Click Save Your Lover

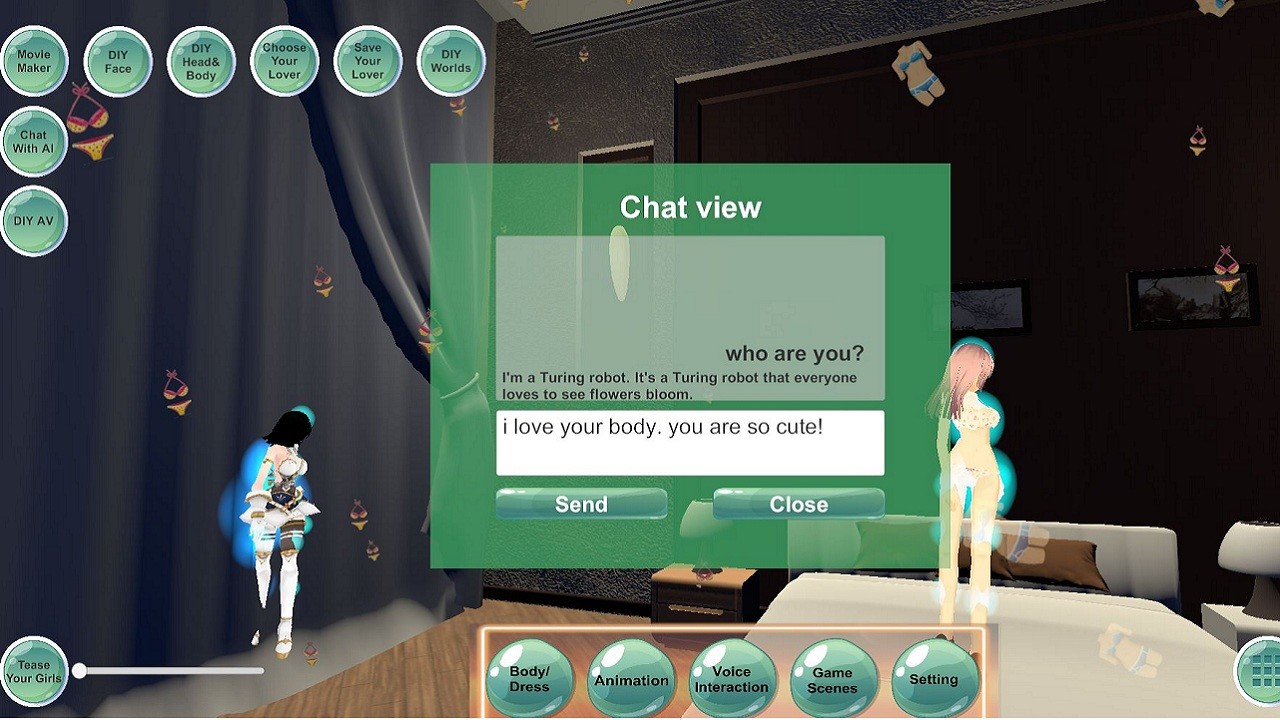click(367, 60)
